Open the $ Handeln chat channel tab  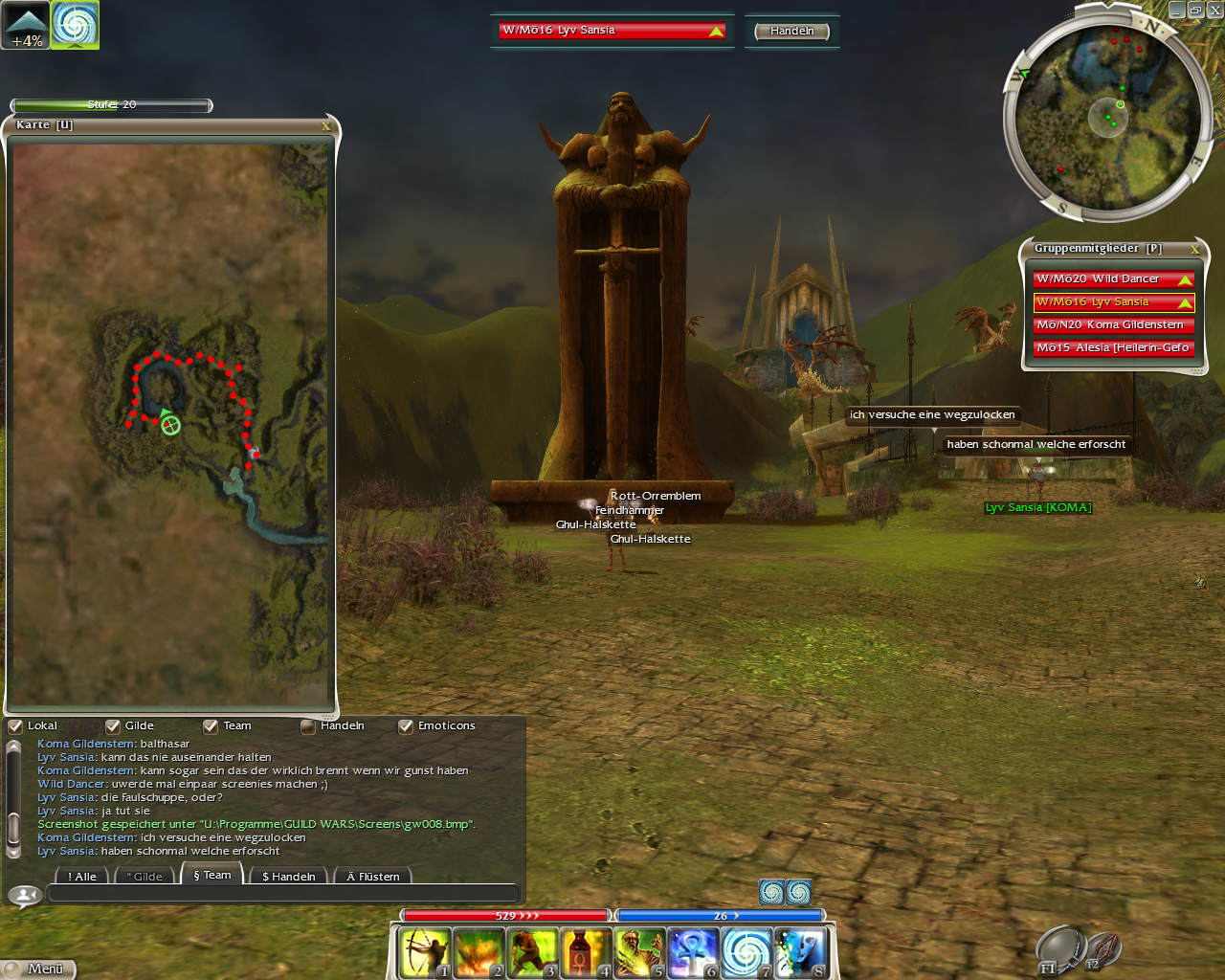(288, 876)
